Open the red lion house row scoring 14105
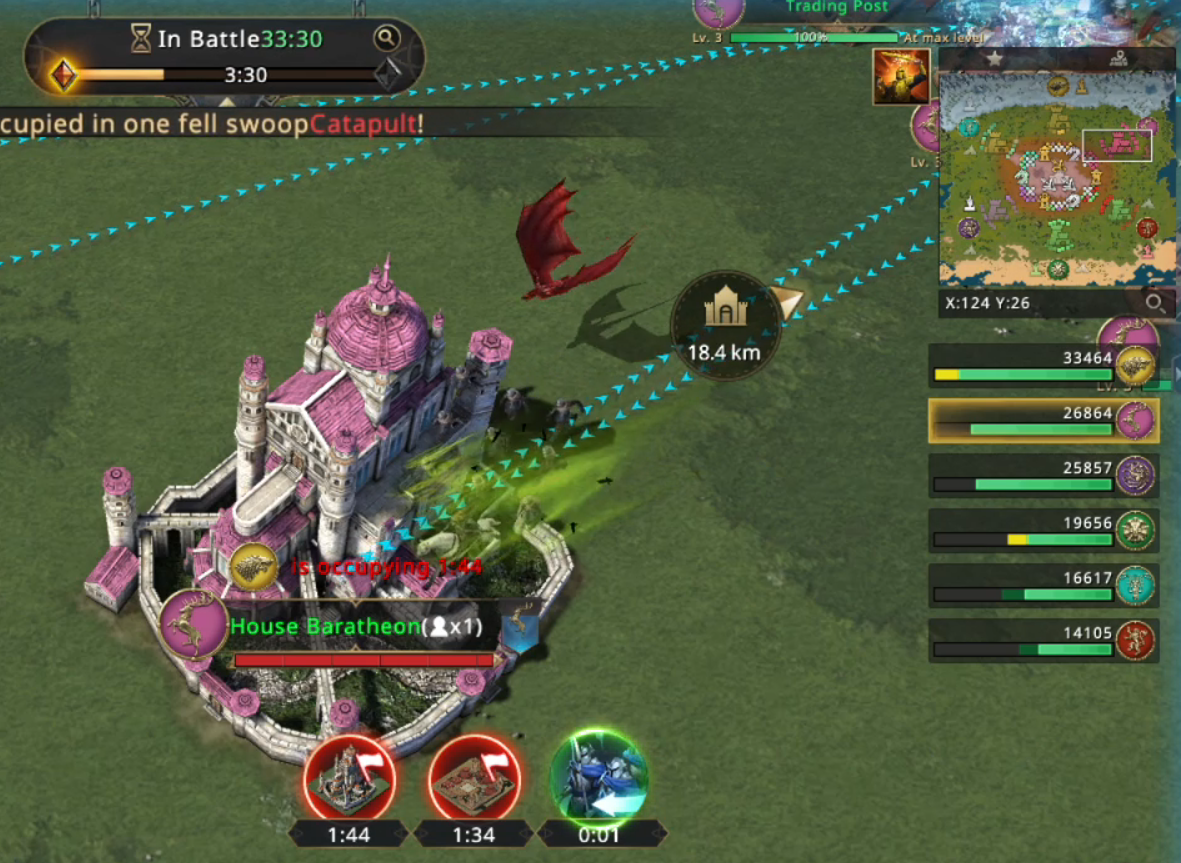The height and width of the screenshot is (863, 1181). click(x=1044, y=640)
